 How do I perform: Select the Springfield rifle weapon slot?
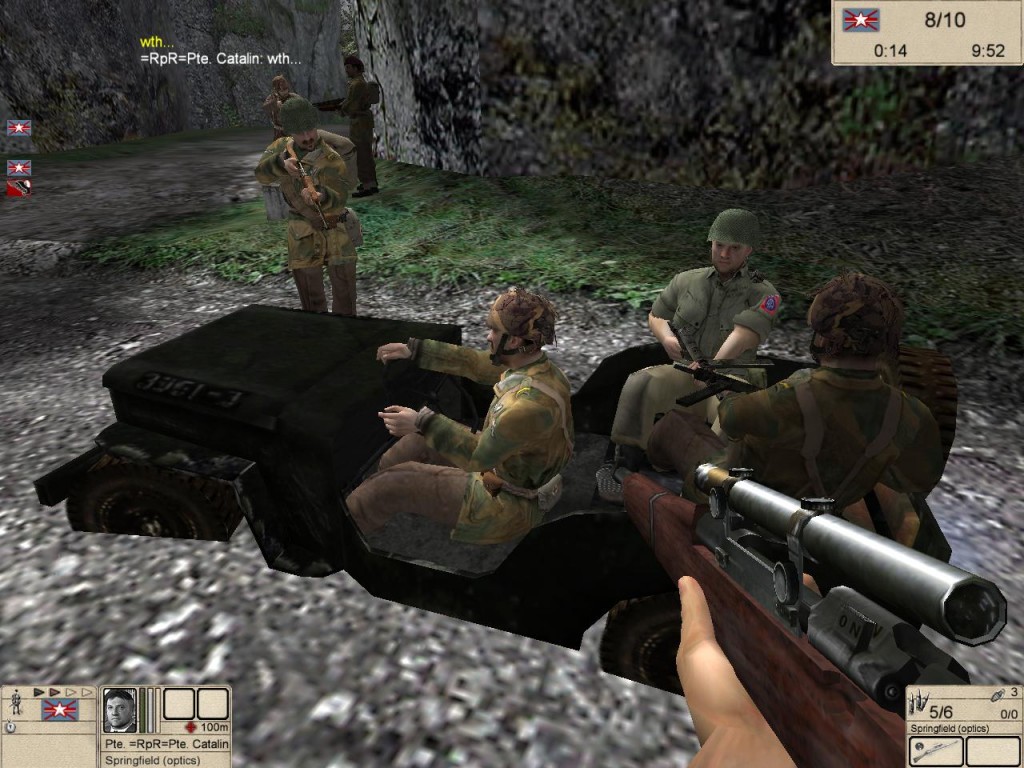[935, 750]
